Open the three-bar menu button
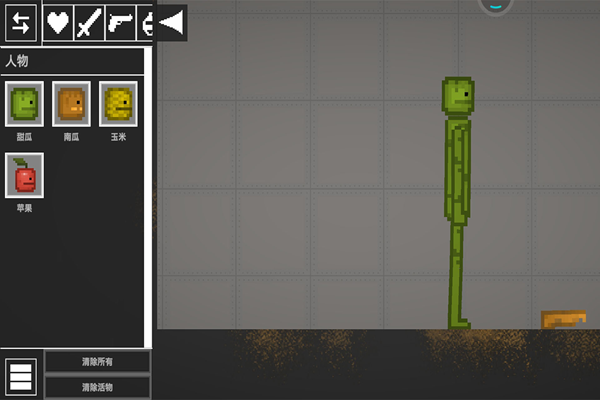600x400 pixels. [21, 375]
